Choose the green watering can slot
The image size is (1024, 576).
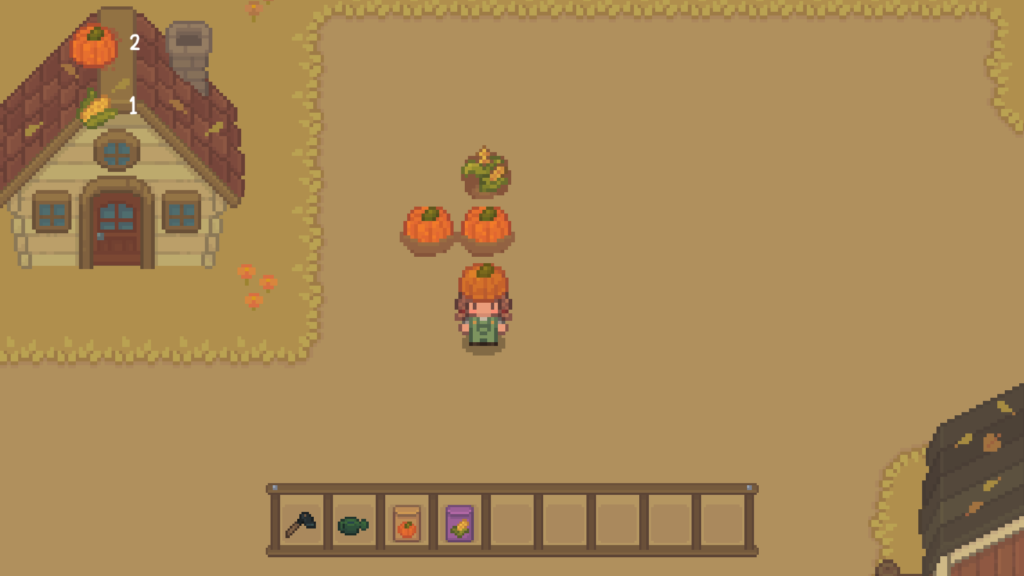tap(352, 524)
